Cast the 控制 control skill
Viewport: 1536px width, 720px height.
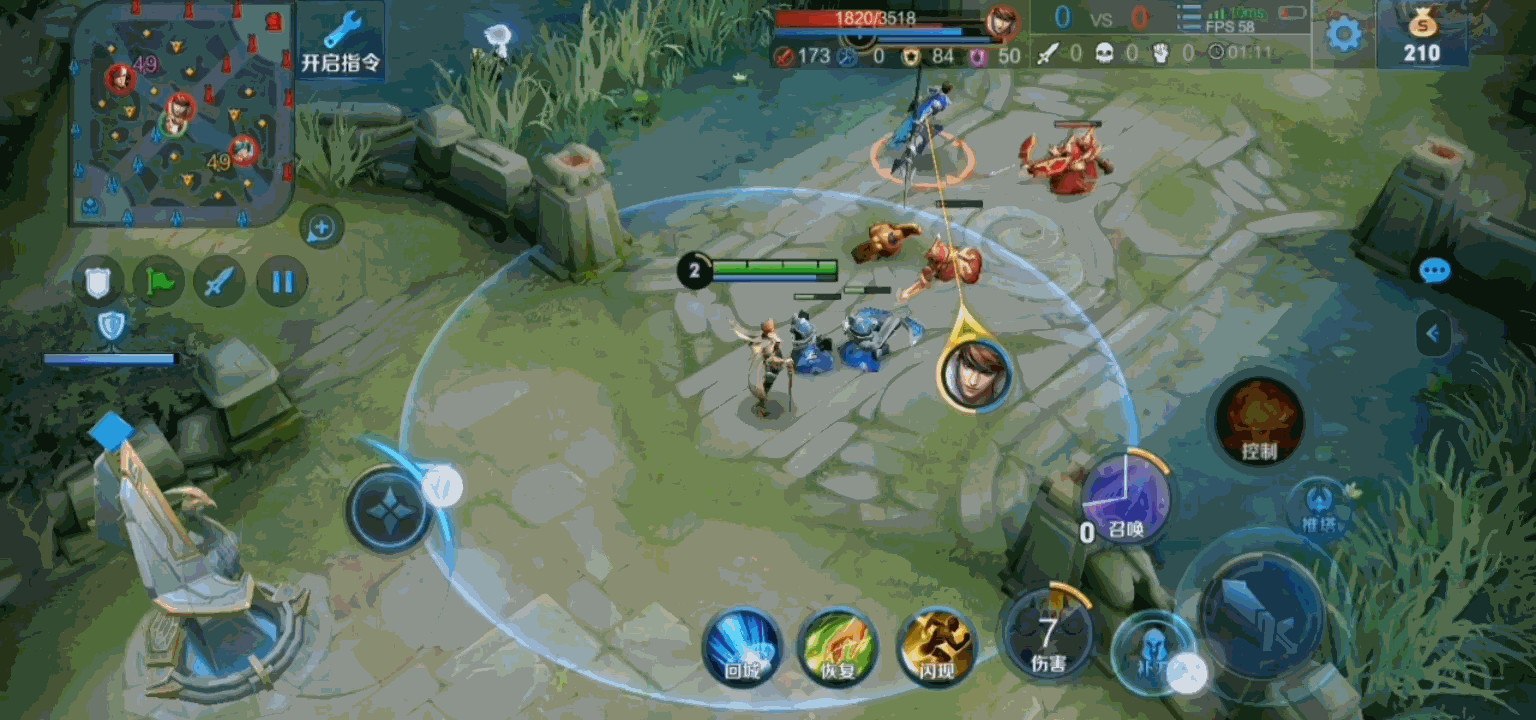click(x=1259, y=420)
